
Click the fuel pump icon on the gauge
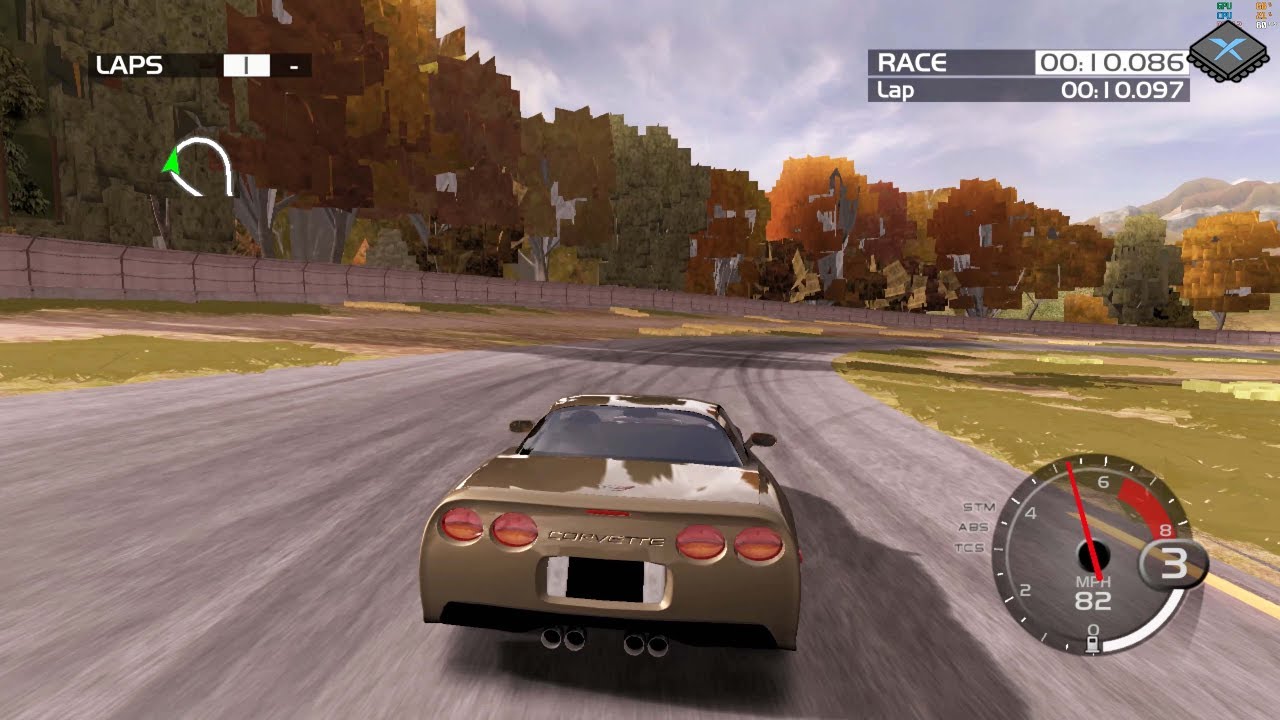1093,642
